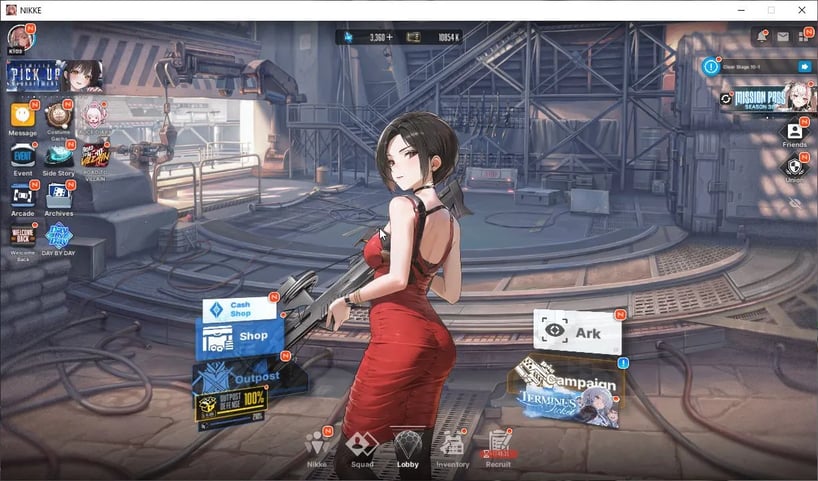The height and width of the screenshot is (481, 818).
Task: Open the Archives
Action: tap(58, 197)
